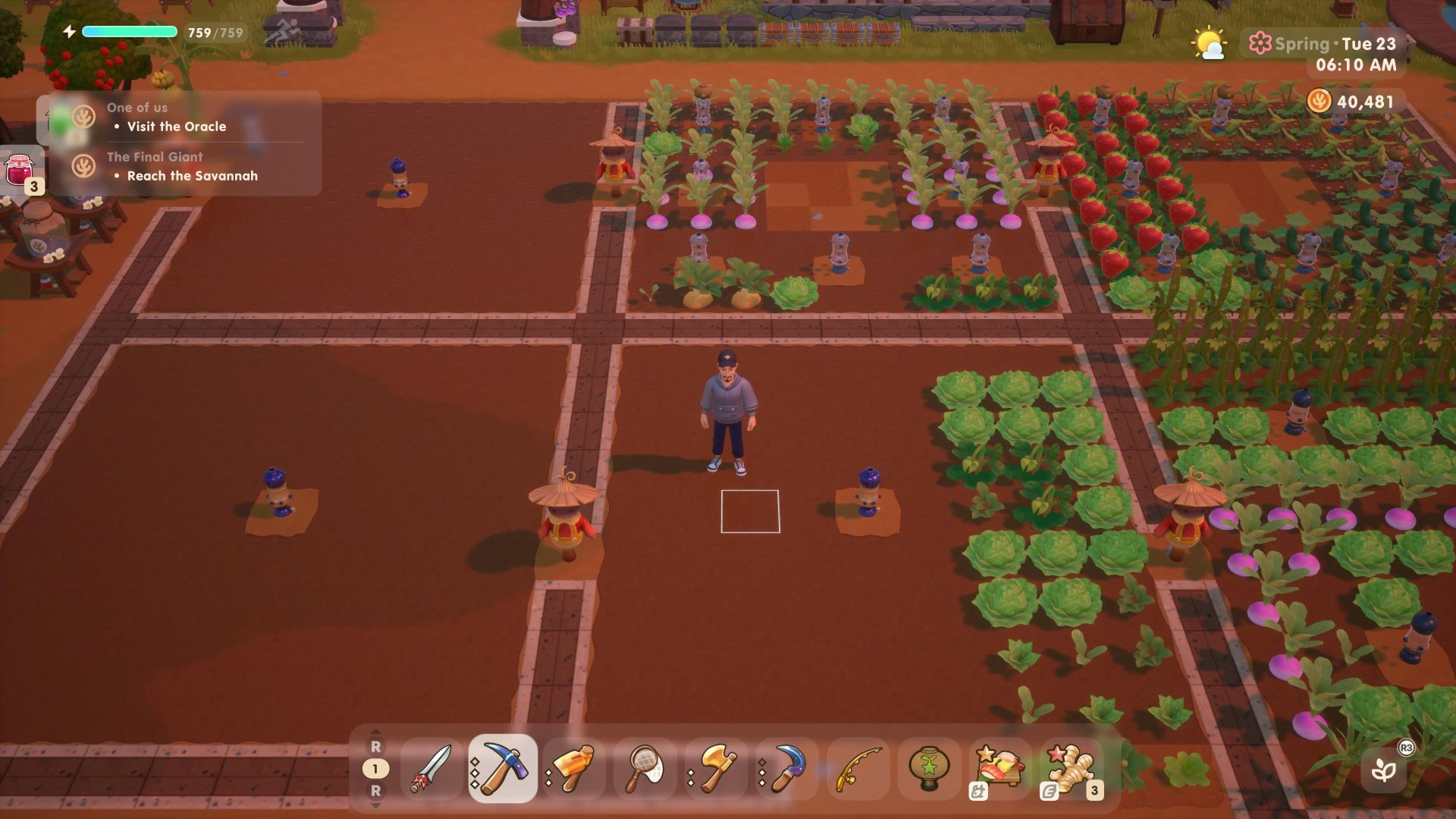This screenshot has width=1456, height=819.
Task: Select the pickaxe in the hotbar
Action: point(503,769)
